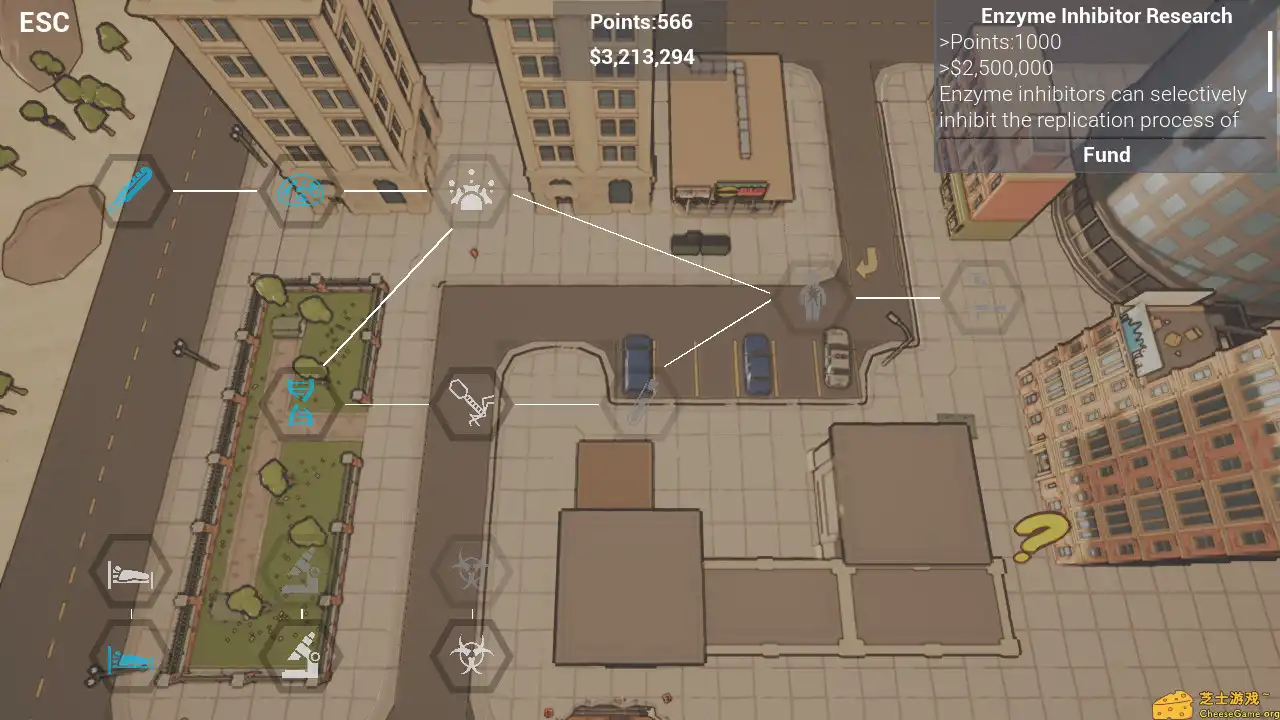Click the ESC button in the top left
Image resolution: width=1280 pixels, height=720 pixels.
(x=43, y=22)
